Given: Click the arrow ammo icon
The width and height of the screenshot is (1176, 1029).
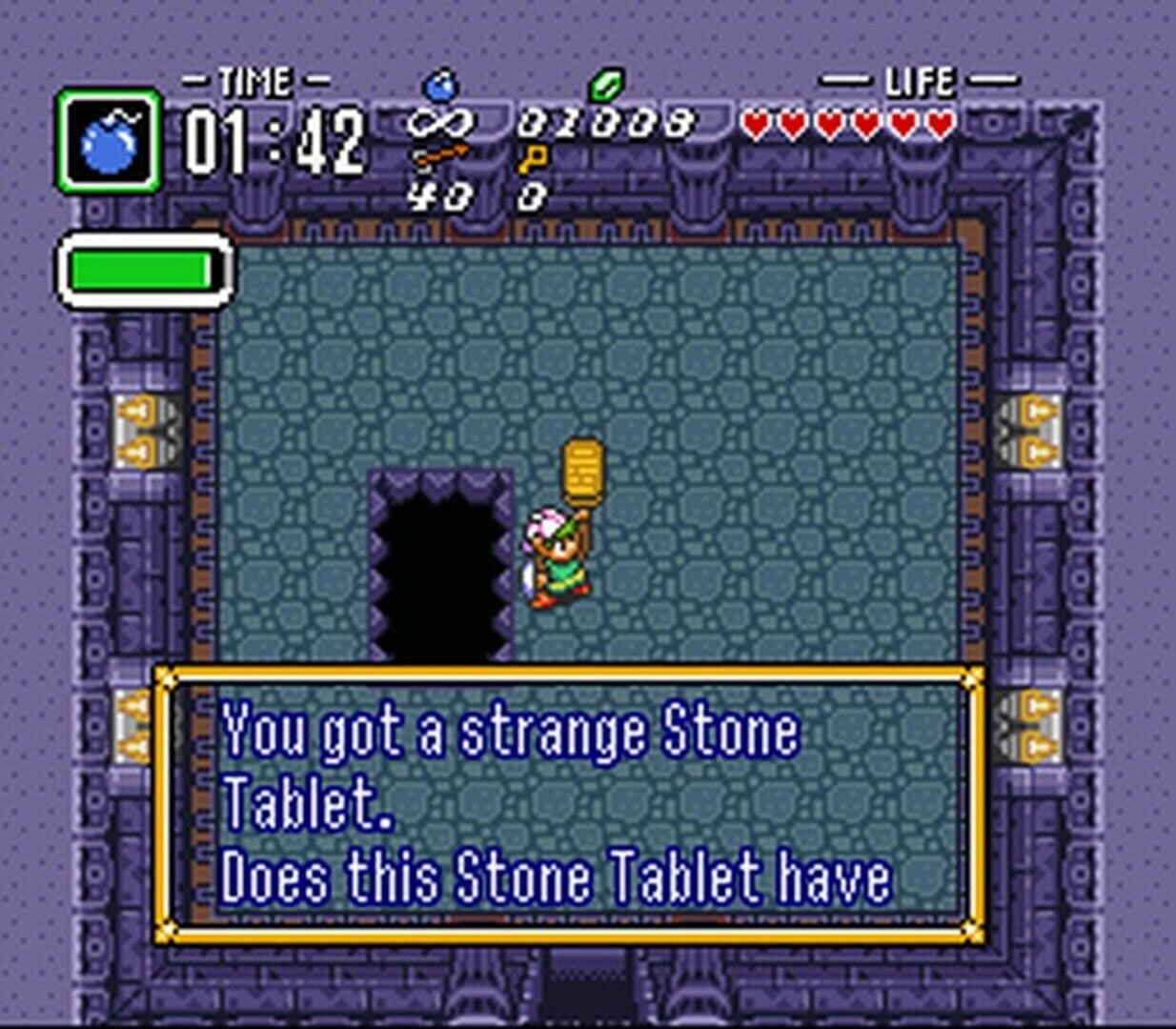Looking at the screenshot, I should [439, 157].
